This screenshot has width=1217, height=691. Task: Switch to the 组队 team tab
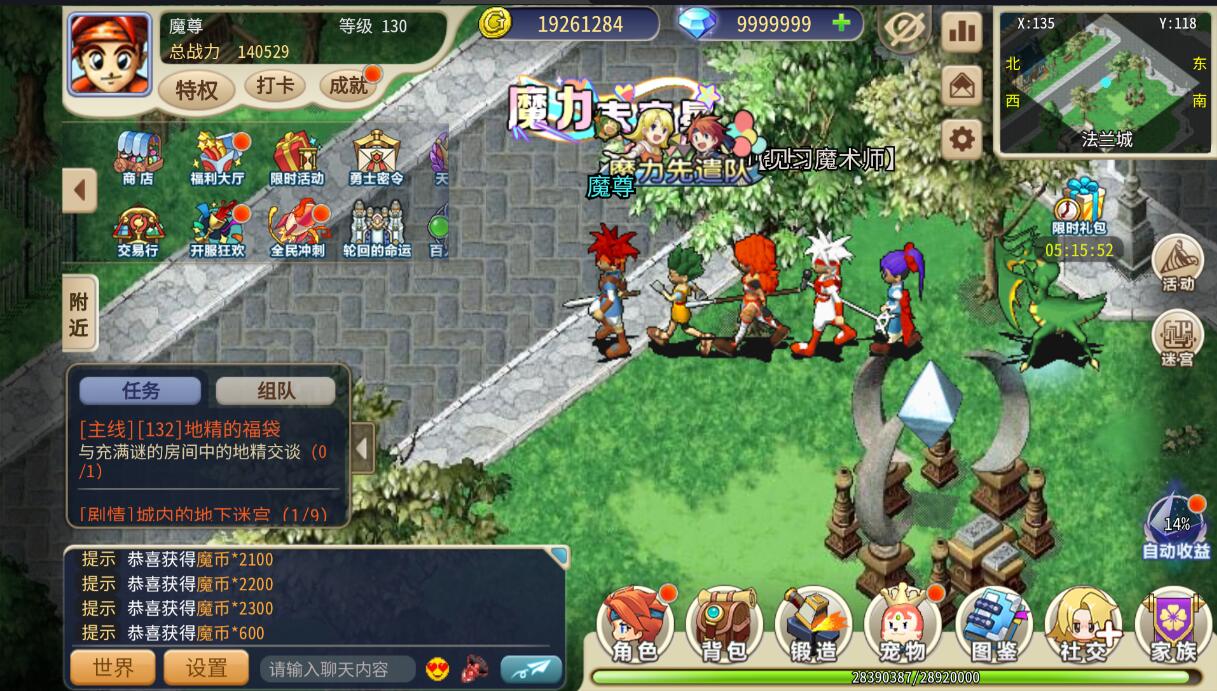275,391
